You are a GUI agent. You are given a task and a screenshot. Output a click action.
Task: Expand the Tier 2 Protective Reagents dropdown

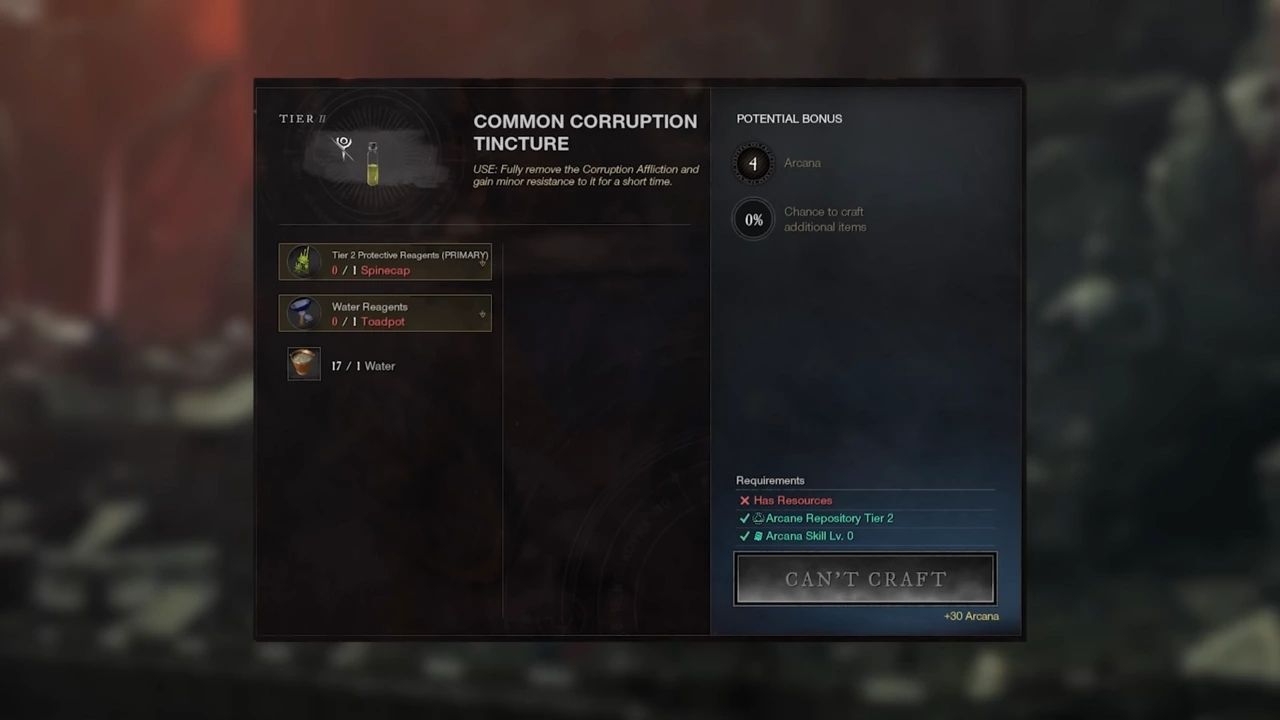tap(482, 262)
